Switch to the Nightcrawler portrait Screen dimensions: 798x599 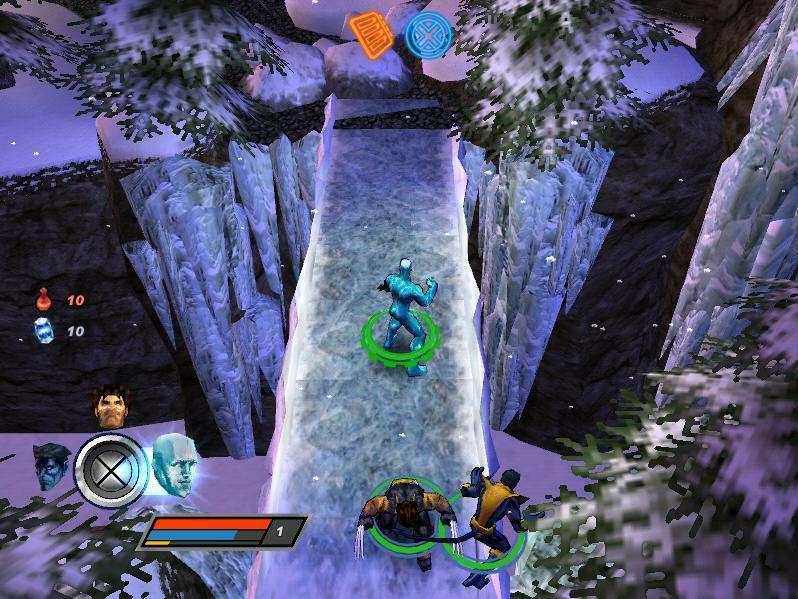point(51,465)
